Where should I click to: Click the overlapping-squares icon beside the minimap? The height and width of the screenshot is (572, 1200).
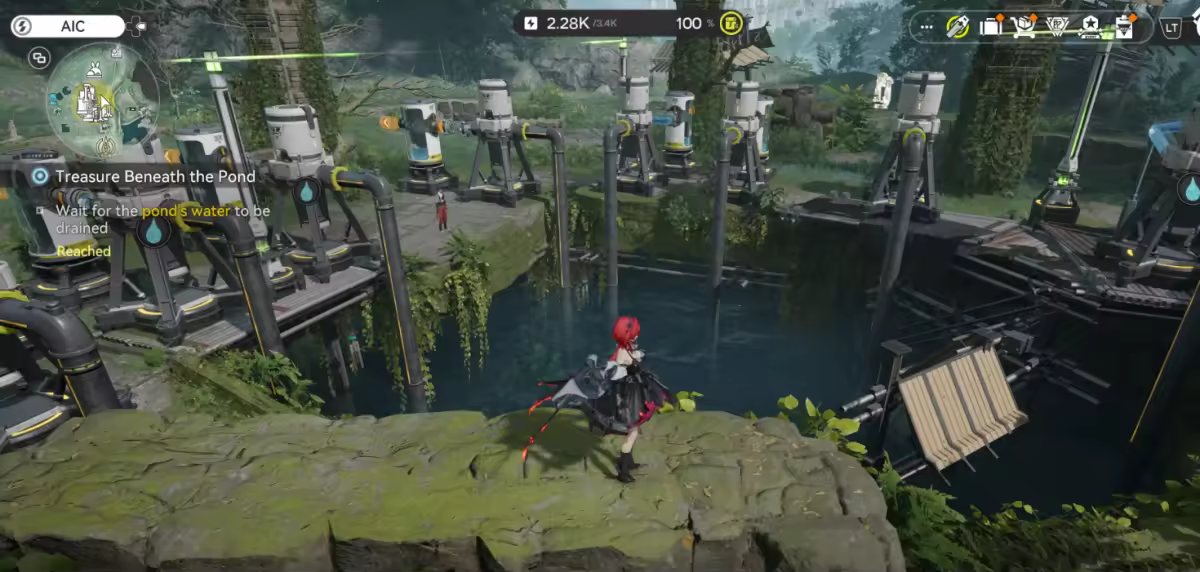coord(40,58)
